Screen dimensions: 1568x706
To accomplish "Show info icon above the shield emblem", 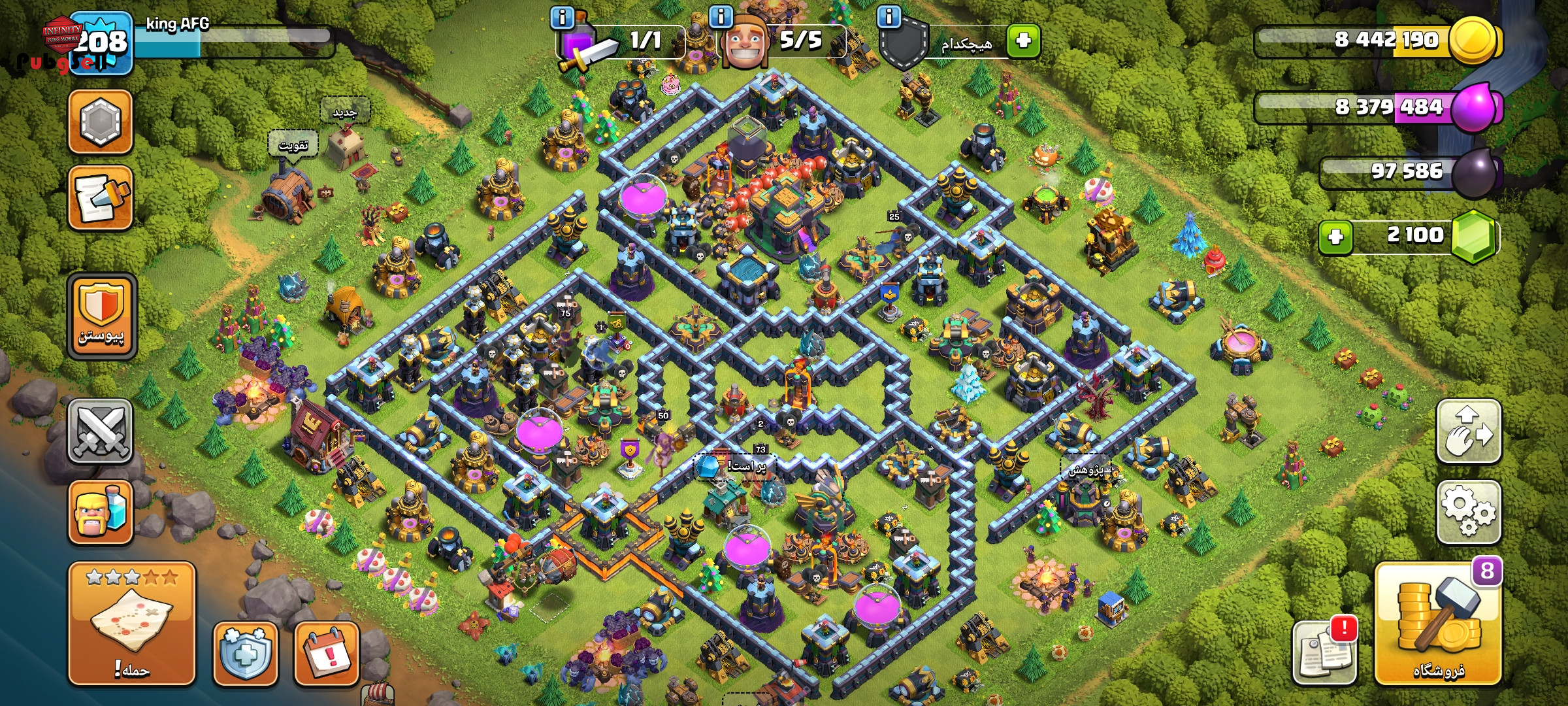I will tap(889, 17).
